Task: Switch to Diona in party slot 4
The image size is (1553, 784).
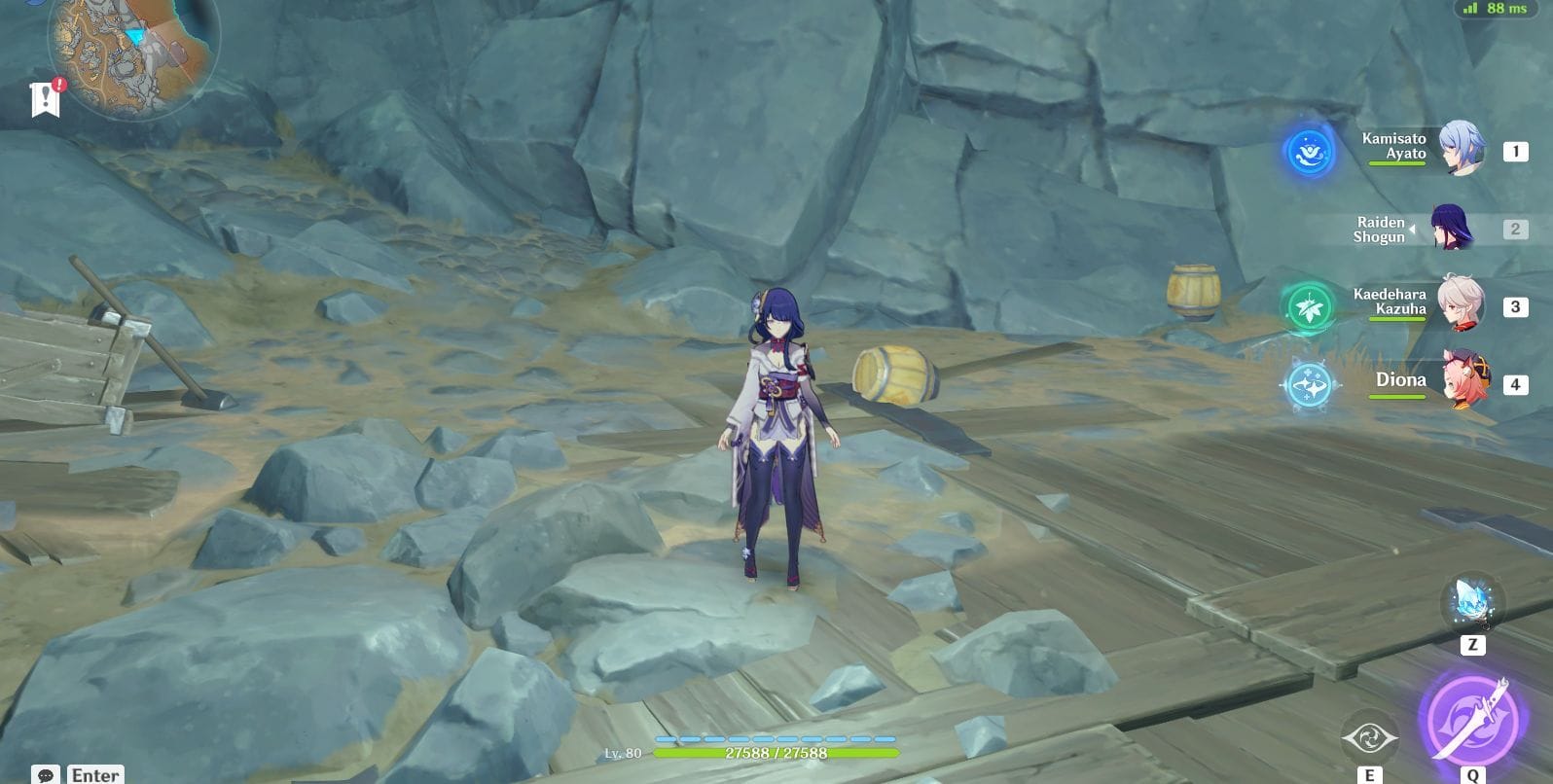Action: tap(1469, 380)
